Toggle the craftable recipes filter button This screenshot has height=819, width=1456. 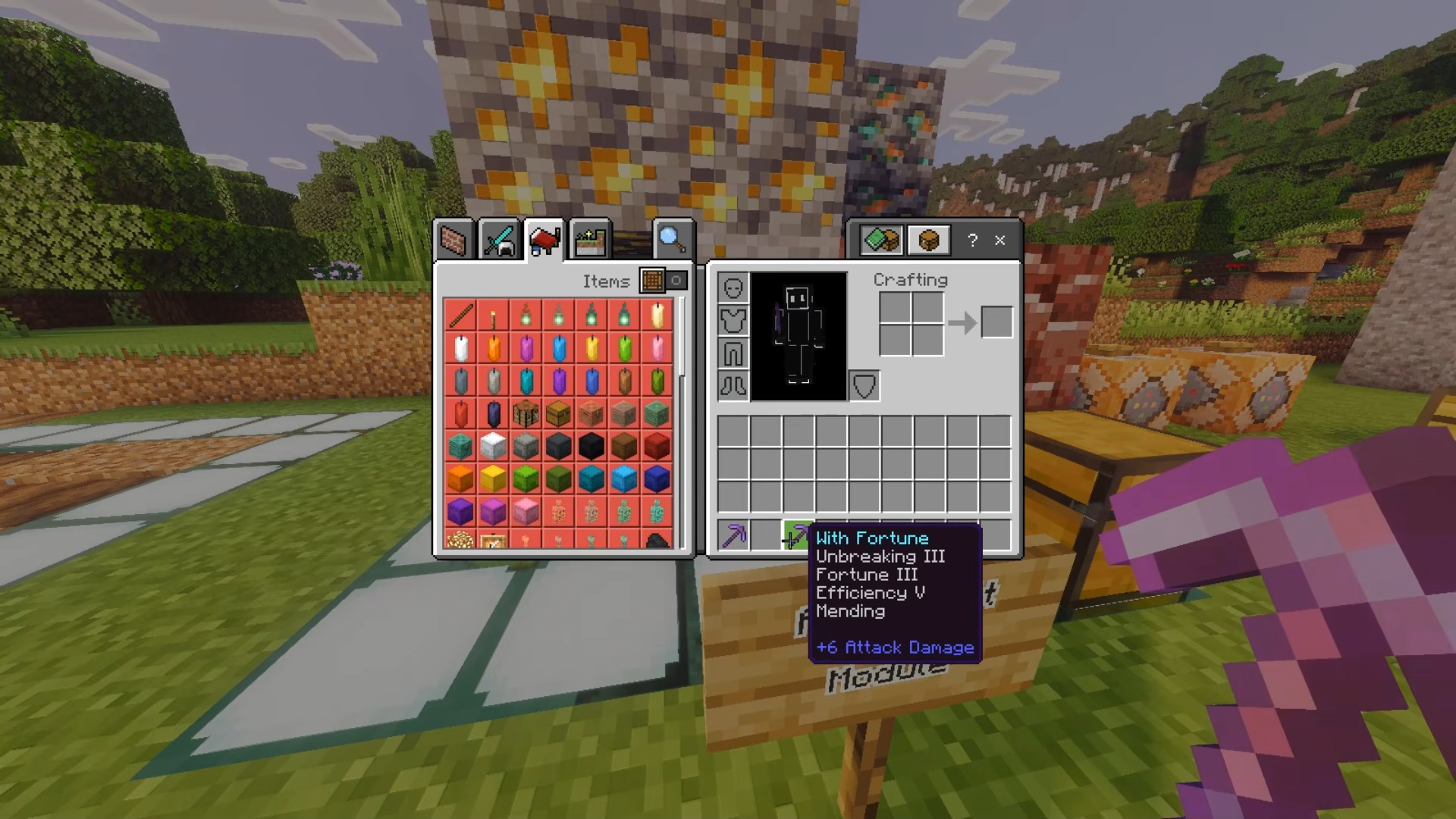pos(676,281)
